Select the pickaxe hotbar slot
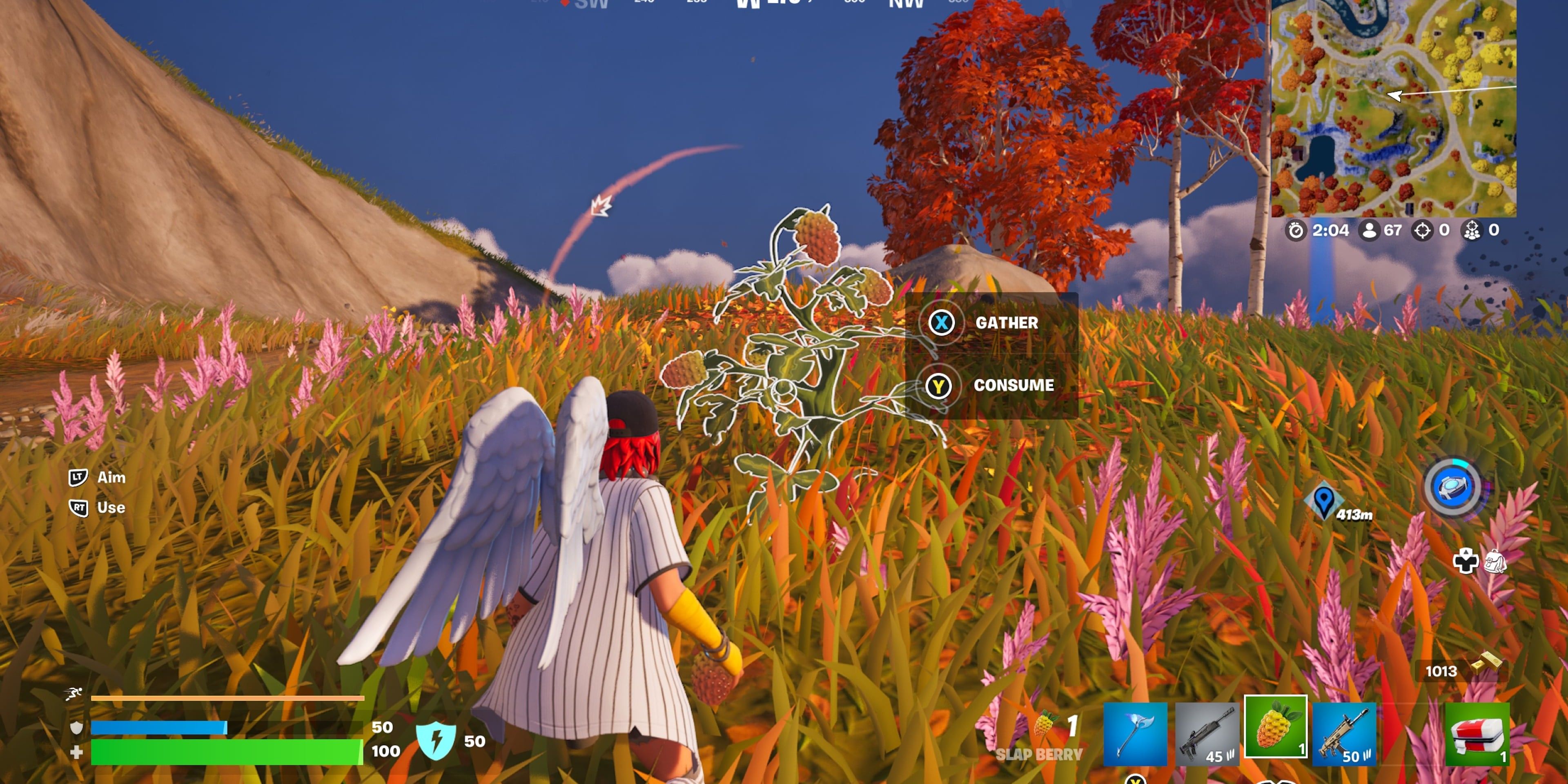 1135,733
